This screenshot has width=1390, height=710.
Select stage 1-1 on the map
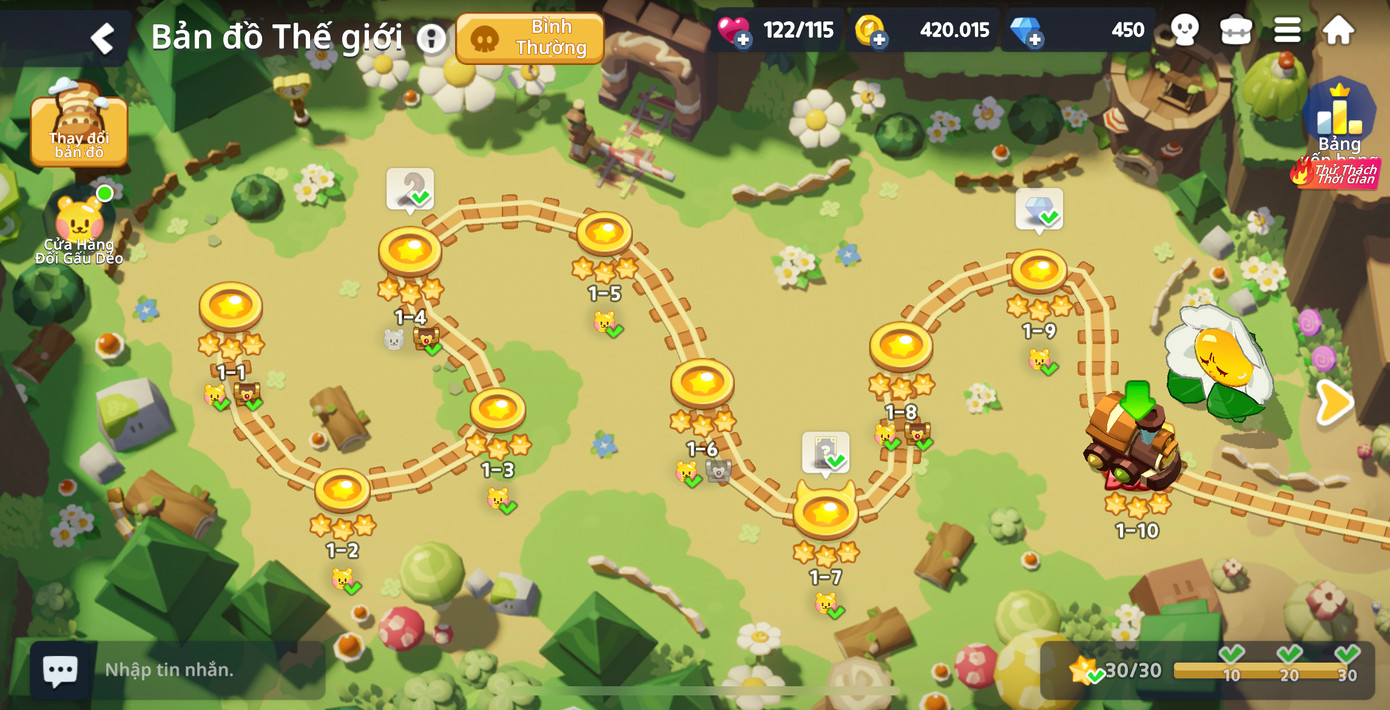pos(231,308)
